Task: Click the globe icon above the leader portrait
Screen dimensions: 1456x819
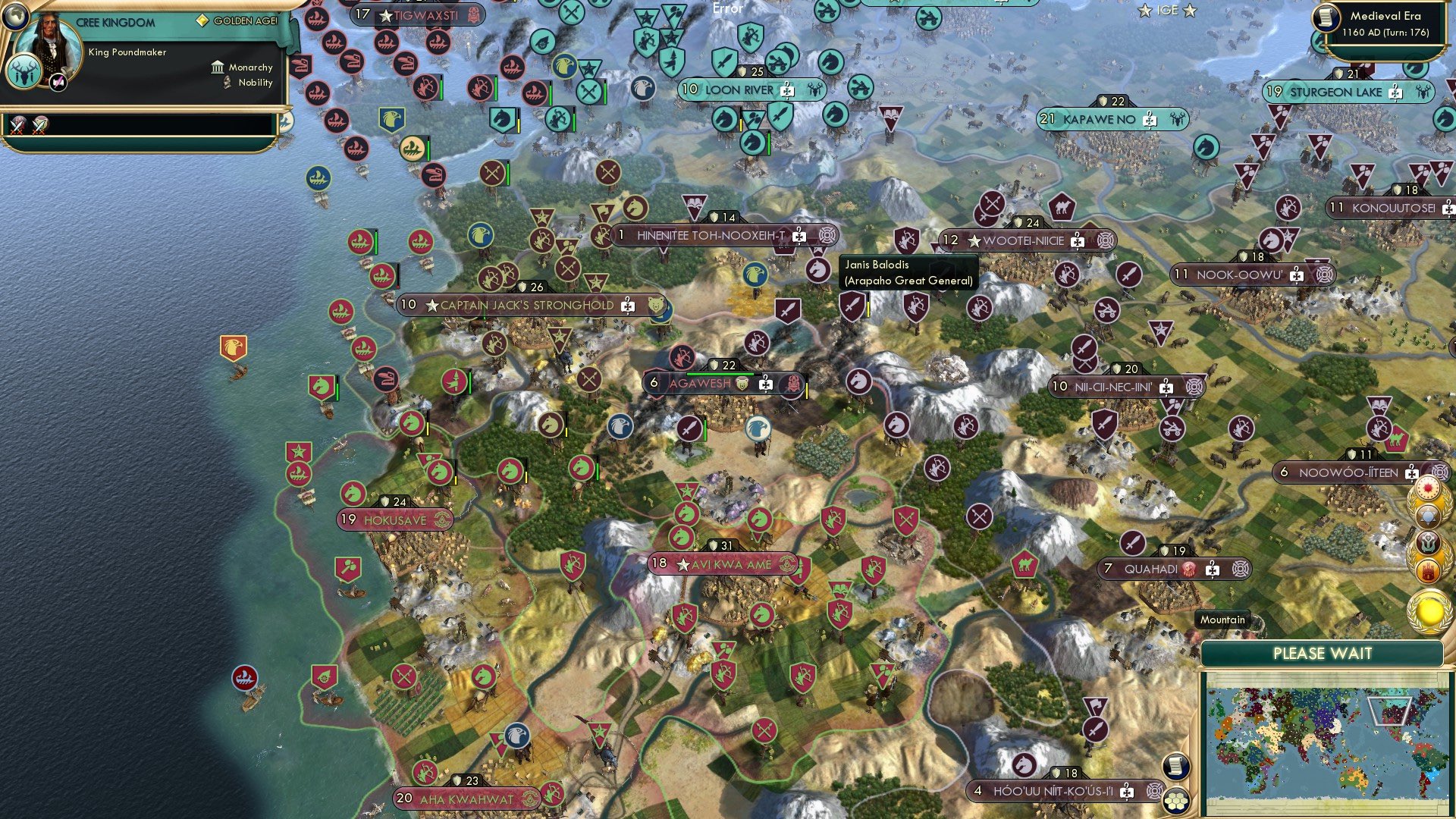Action: pyautogui.click(x=17, y=17)
